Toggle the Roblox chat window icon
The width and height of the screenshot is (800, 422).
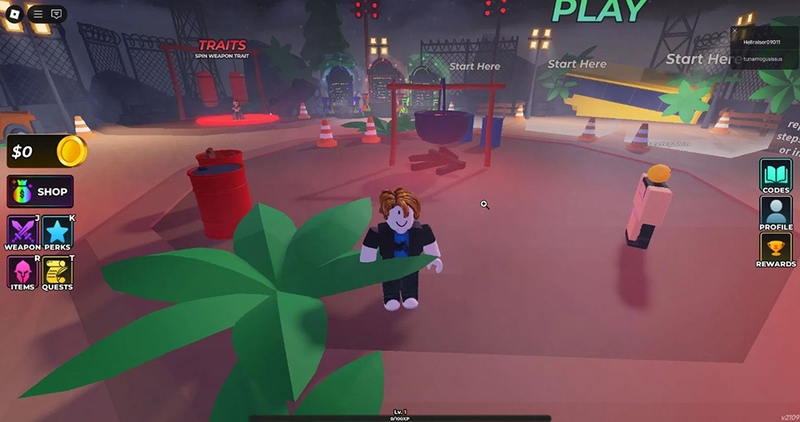pos(56,14)
